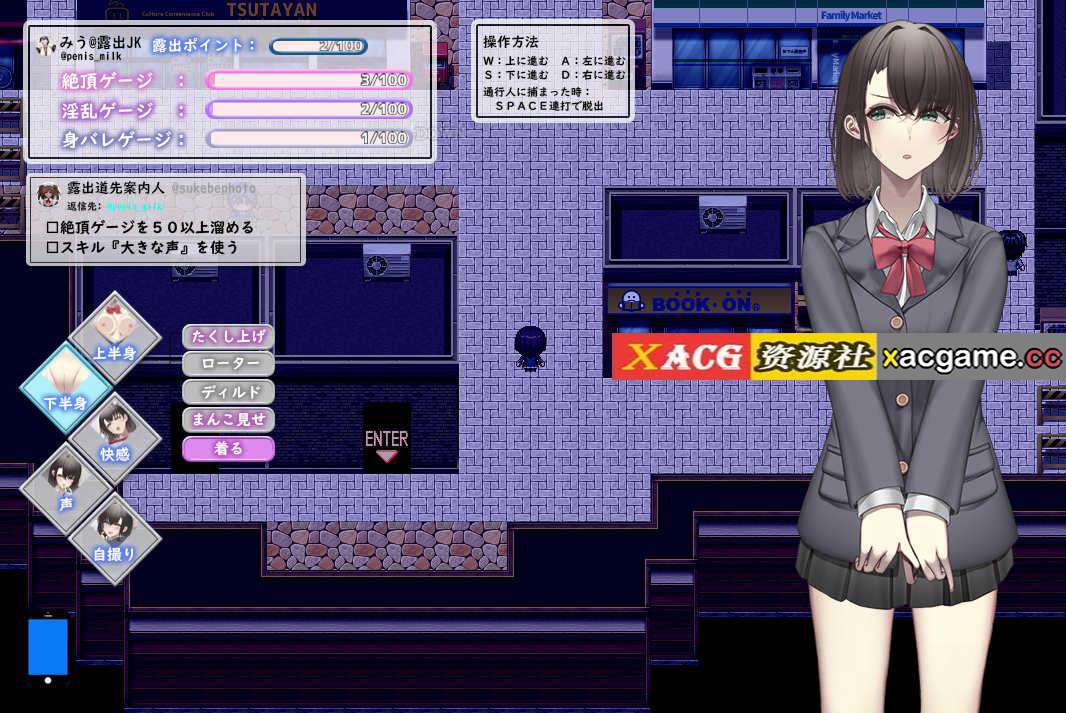
Task: Choose the 下半身 diamond category
Action: pyautogui.click(x=67, y=388)
